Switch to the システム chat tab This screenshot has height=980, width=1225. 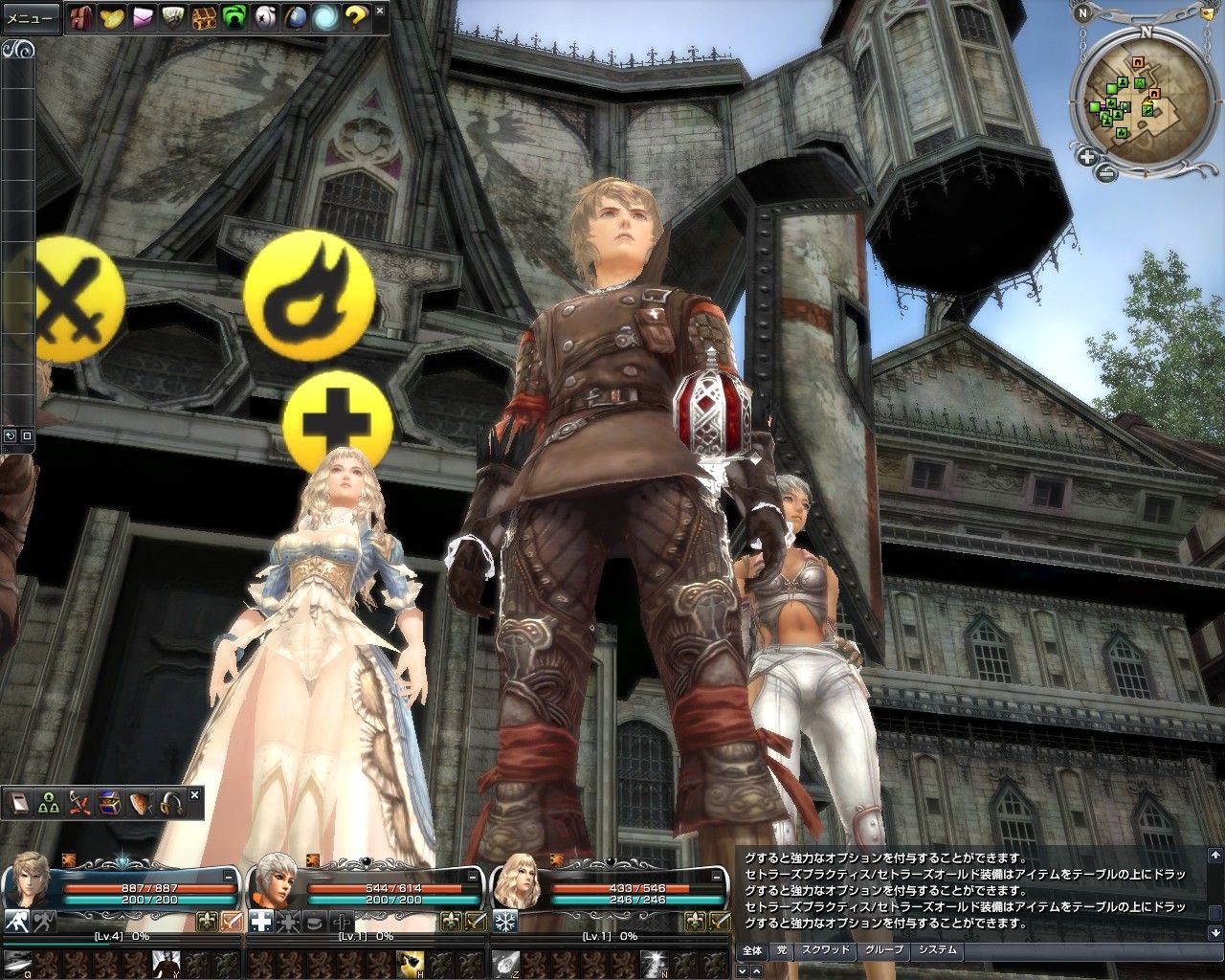[937, 950]
